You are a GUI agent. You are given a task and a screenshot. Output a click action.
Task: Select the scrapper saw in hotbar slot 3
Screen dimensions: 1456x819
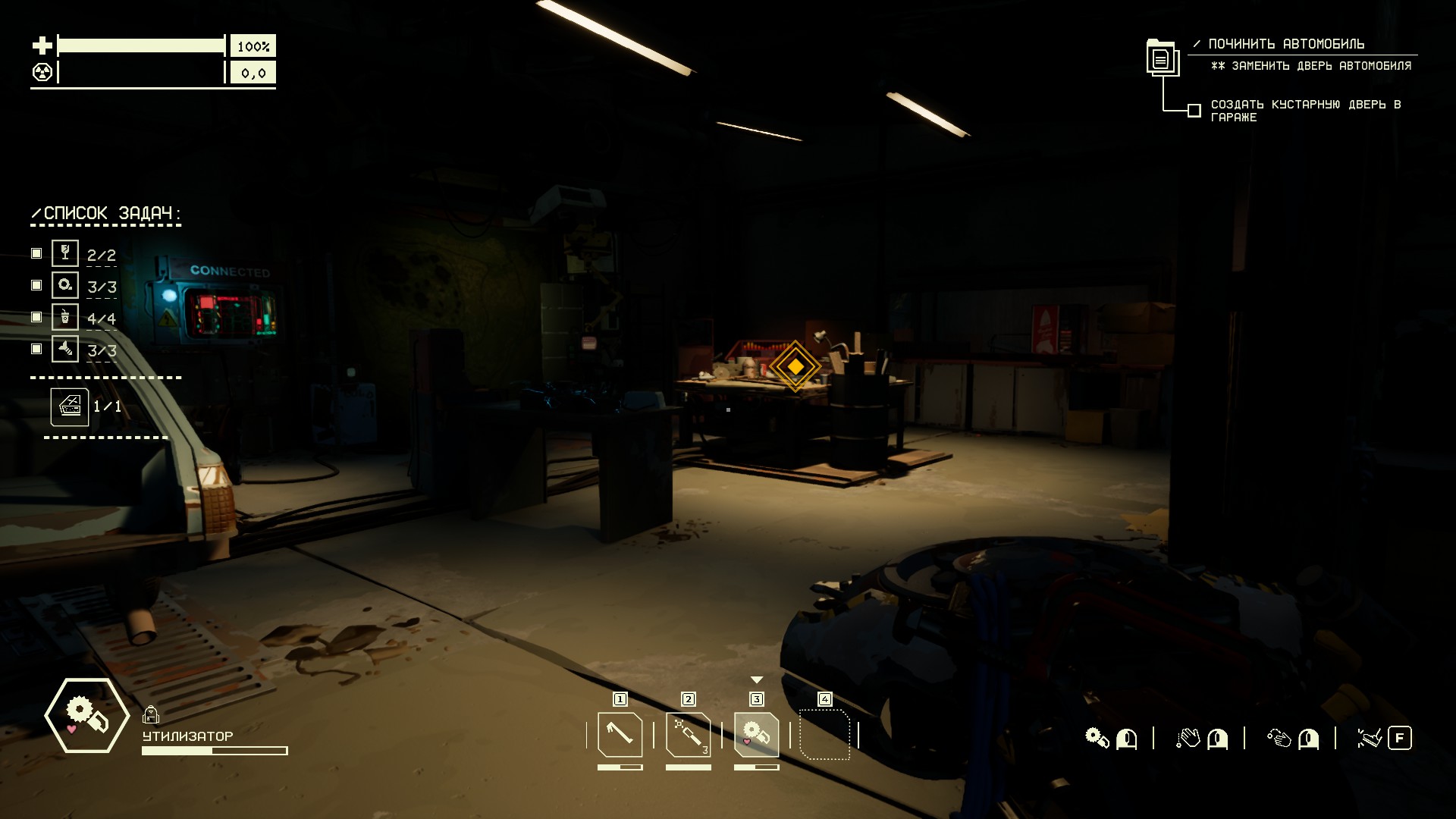coord(756,734)
